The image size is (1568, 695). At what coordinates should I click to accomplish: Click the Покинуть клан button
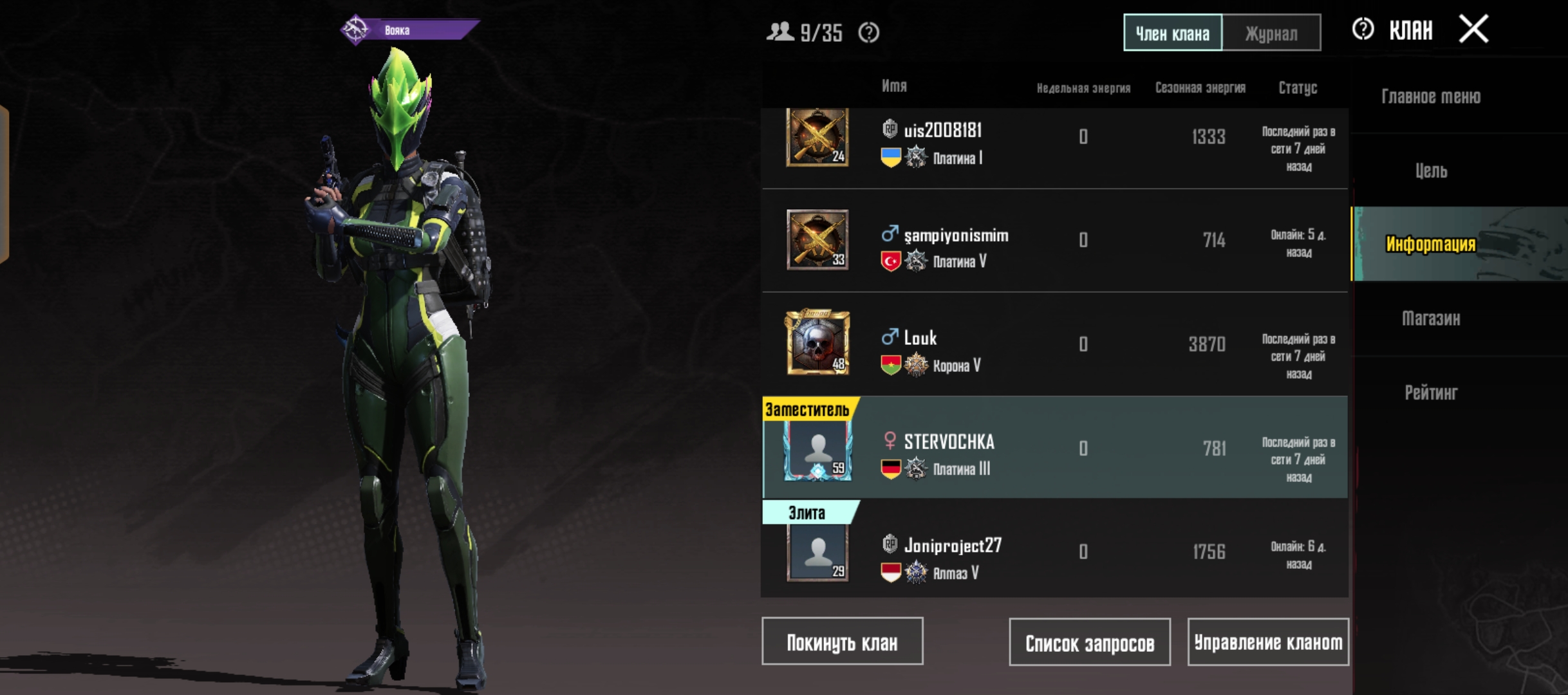[x=842, y=642]
